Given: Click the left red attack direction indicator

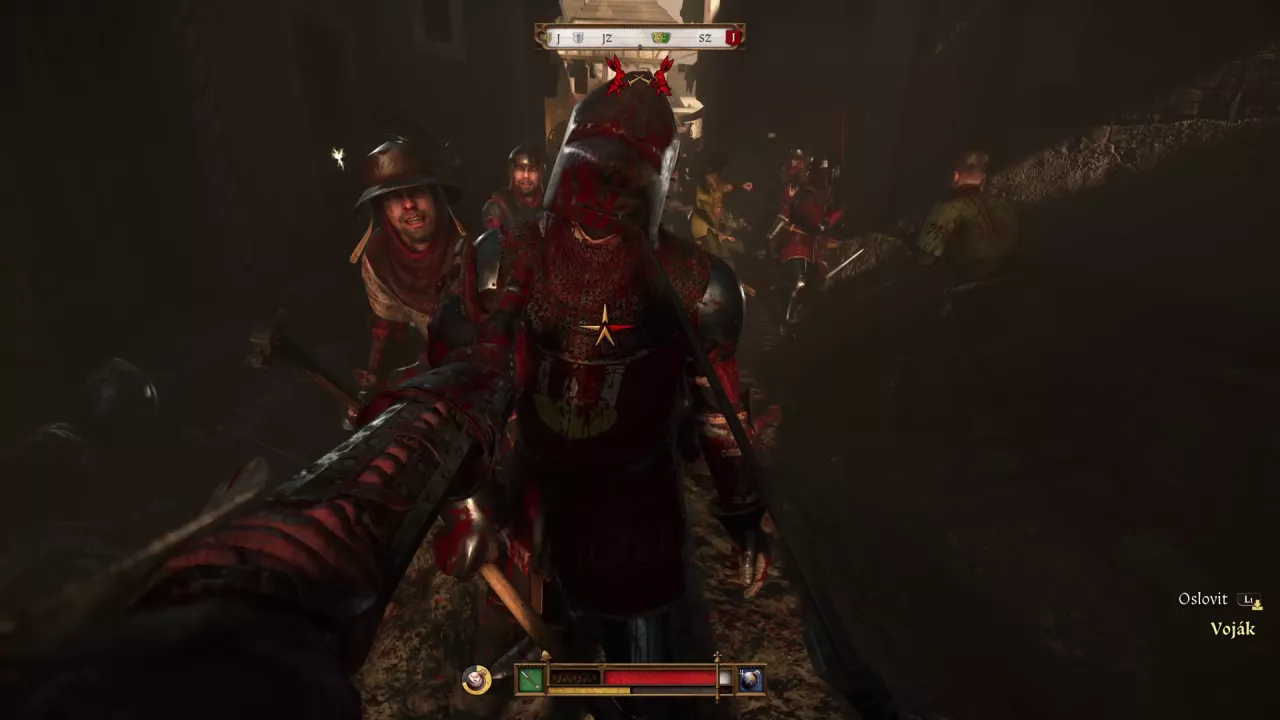Looking at the screenshot, I should tap(615, 75).
